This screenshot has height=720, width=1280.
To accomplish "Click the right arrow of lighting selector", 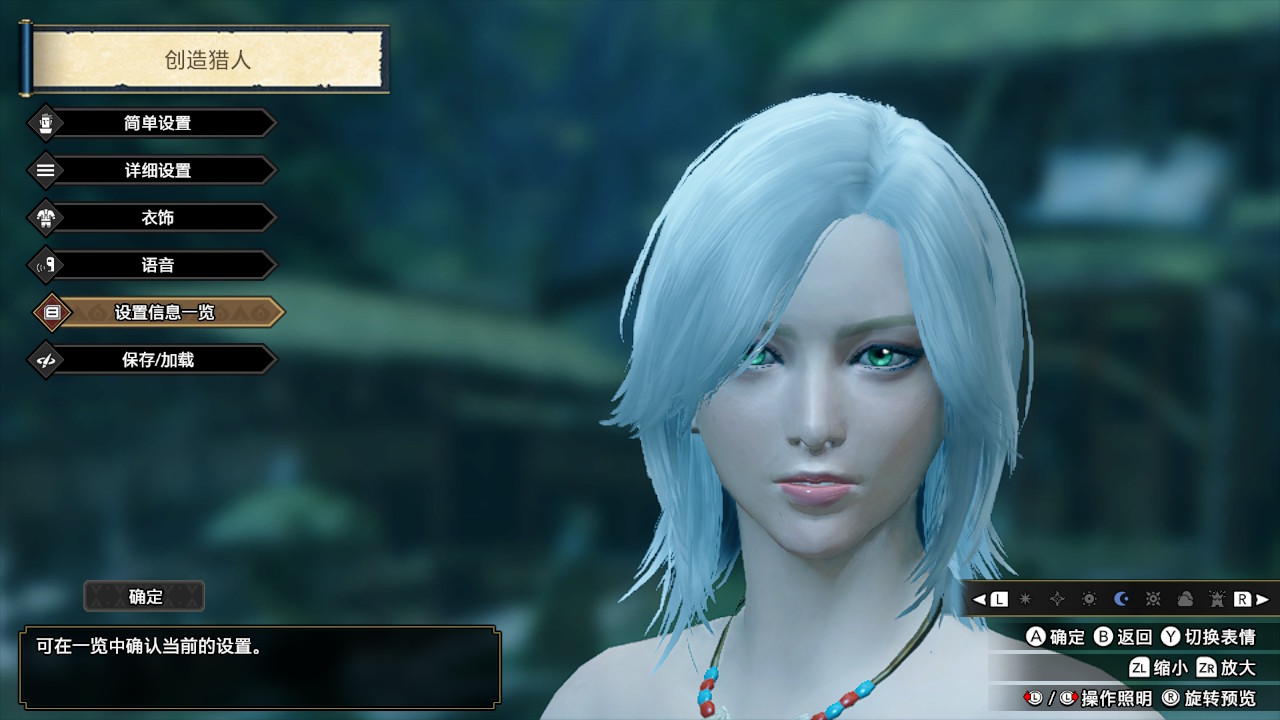I will pyautogui.click(x=1263, y=599).
